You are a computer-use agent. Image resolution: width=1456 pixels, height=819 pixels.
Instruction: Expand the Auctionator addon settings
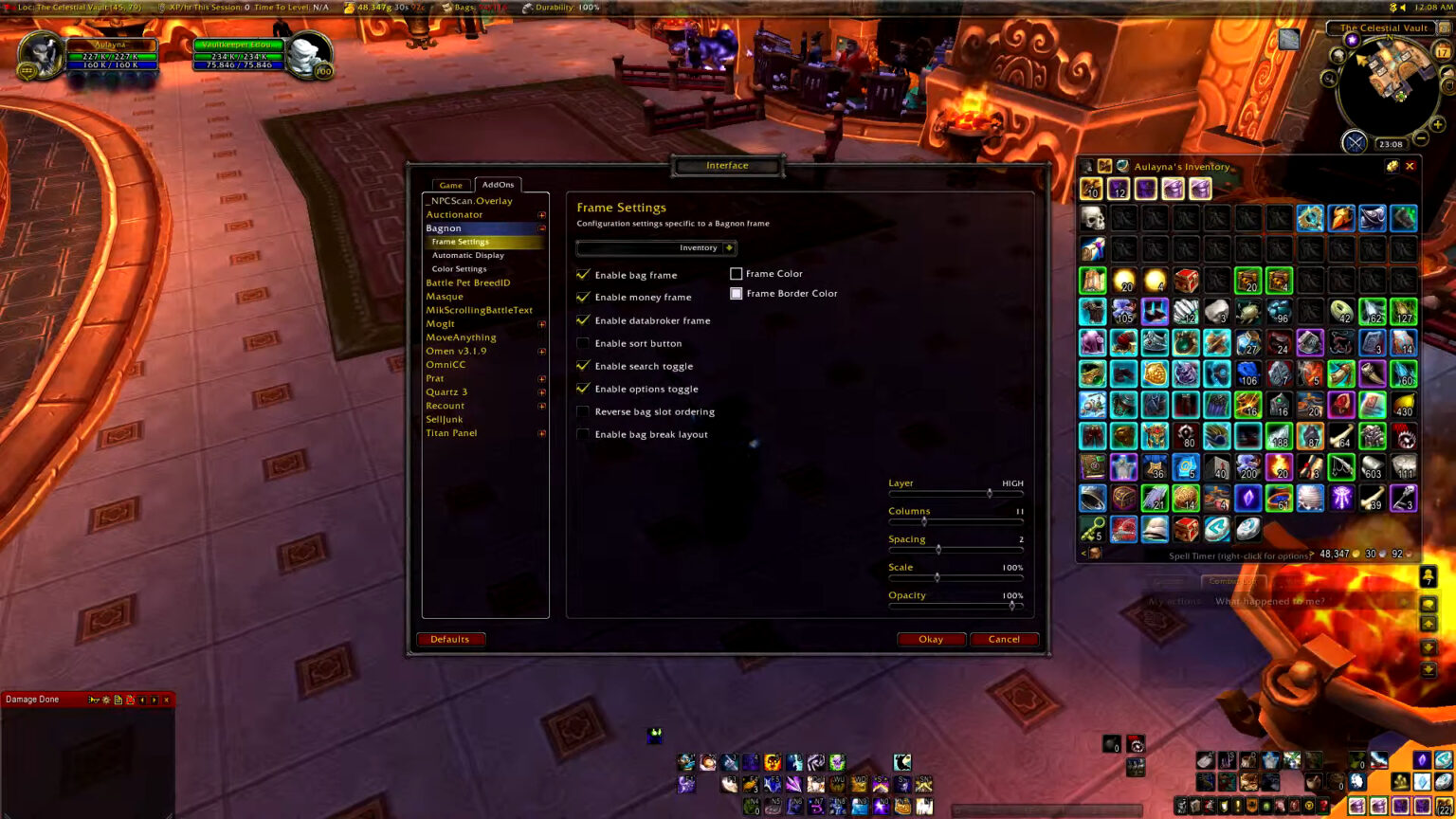tap(542, 214)
